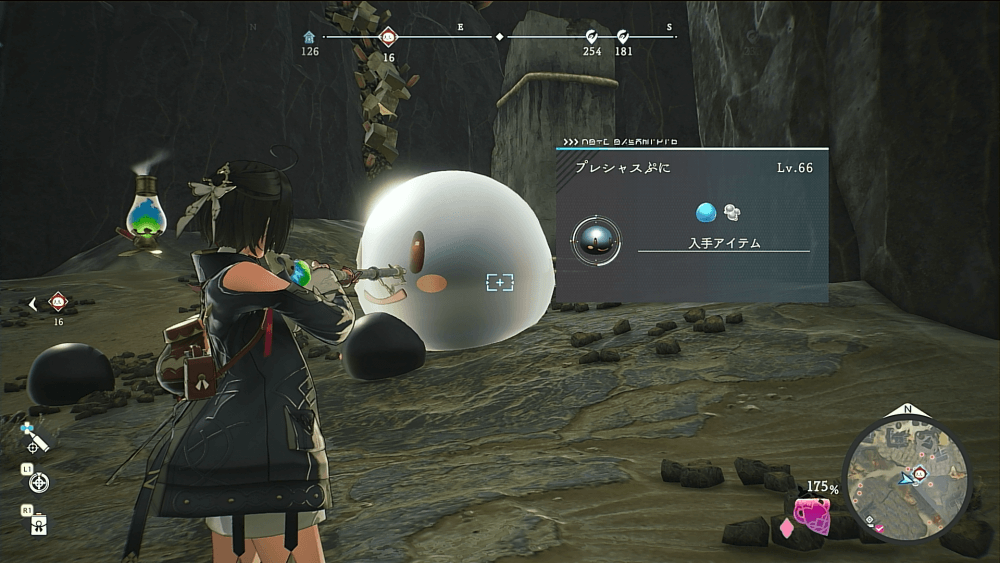Image resolution: width=1000 pixels, height=563 pixels.
Task: Select the compass waypoint pin labeled 181
Action: (623, 37)
